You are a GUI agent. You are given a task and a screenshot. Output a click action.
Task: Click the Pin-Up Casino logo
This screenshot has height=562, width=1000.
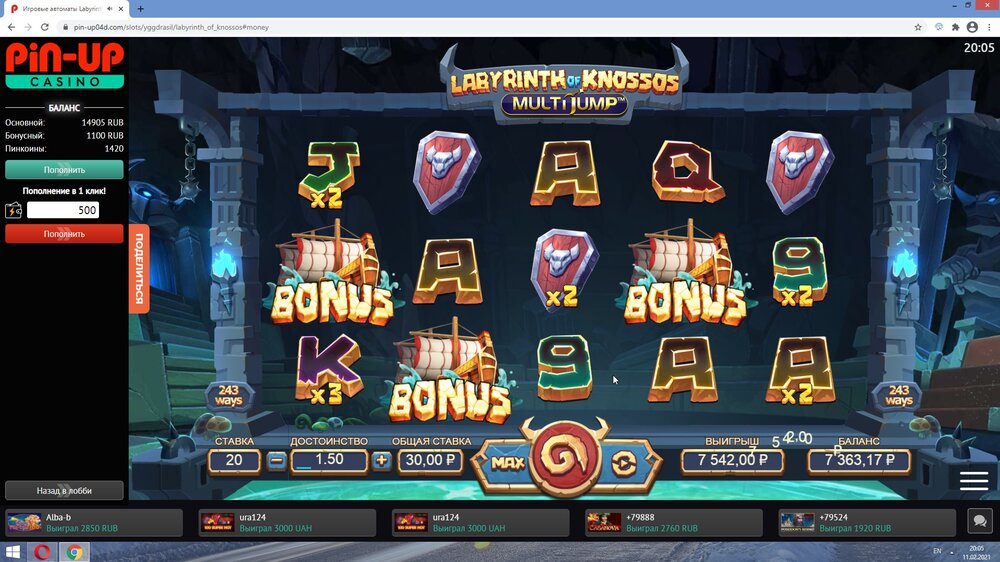[x=64, y=66]
